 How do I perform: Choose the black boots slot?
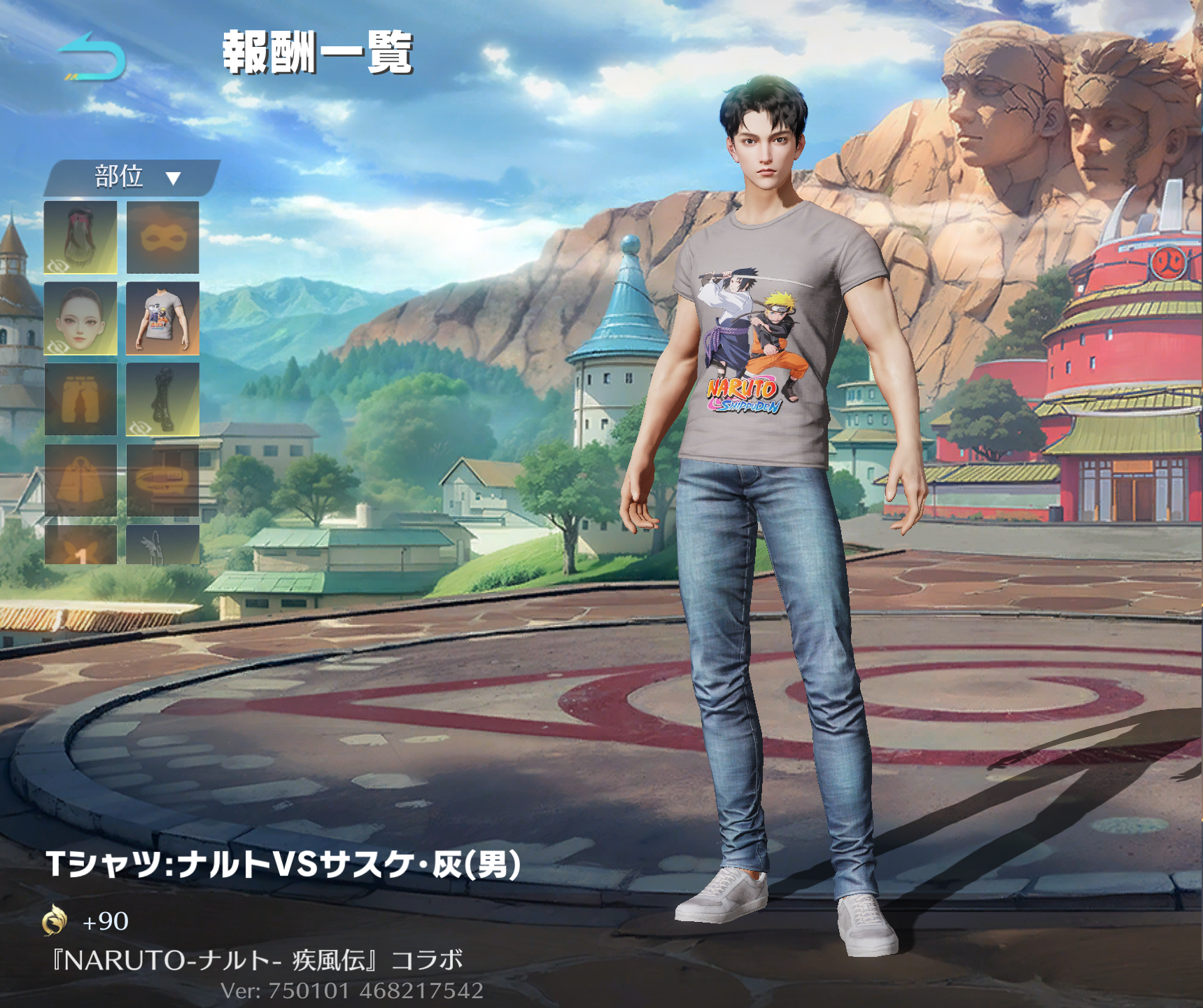[x=162, y=399]
